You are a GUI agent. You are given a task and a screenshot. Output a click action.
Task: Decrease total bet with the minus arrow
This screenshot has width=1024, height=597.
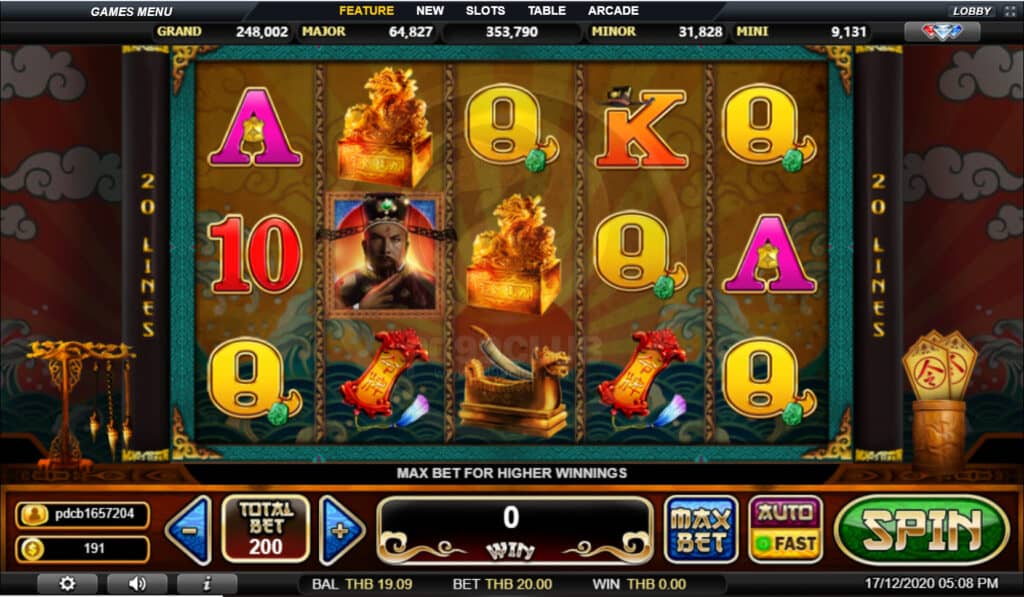(188, 529)
